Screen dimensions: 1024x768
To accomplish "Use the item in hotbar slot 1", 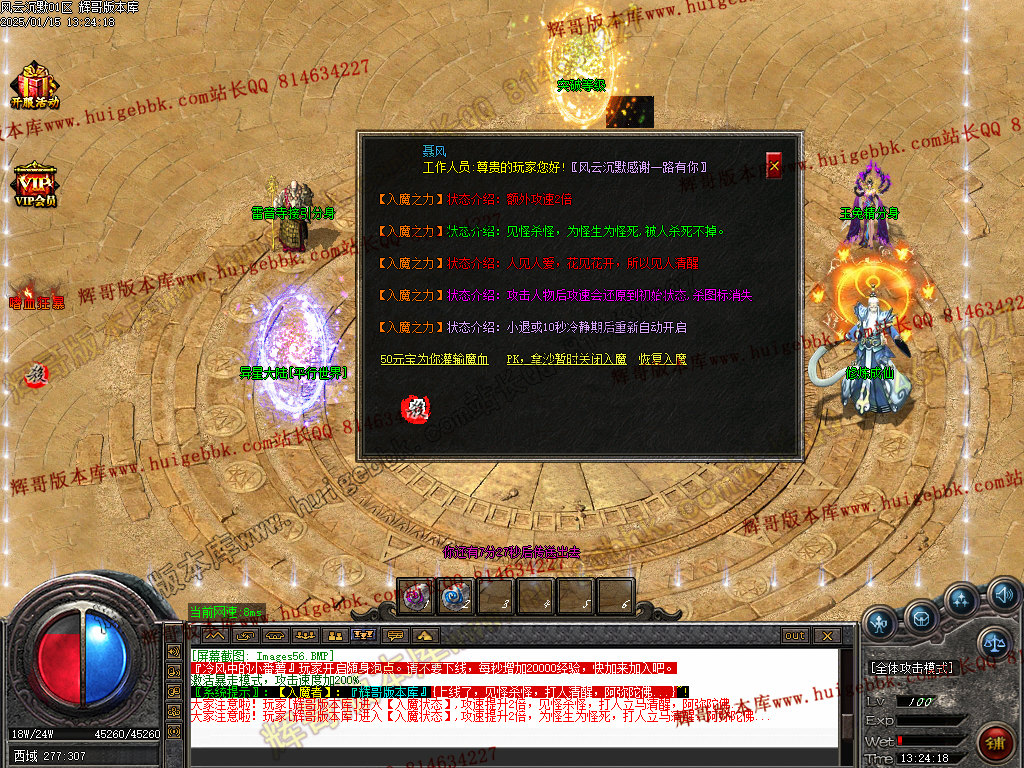I will point(415,596).
